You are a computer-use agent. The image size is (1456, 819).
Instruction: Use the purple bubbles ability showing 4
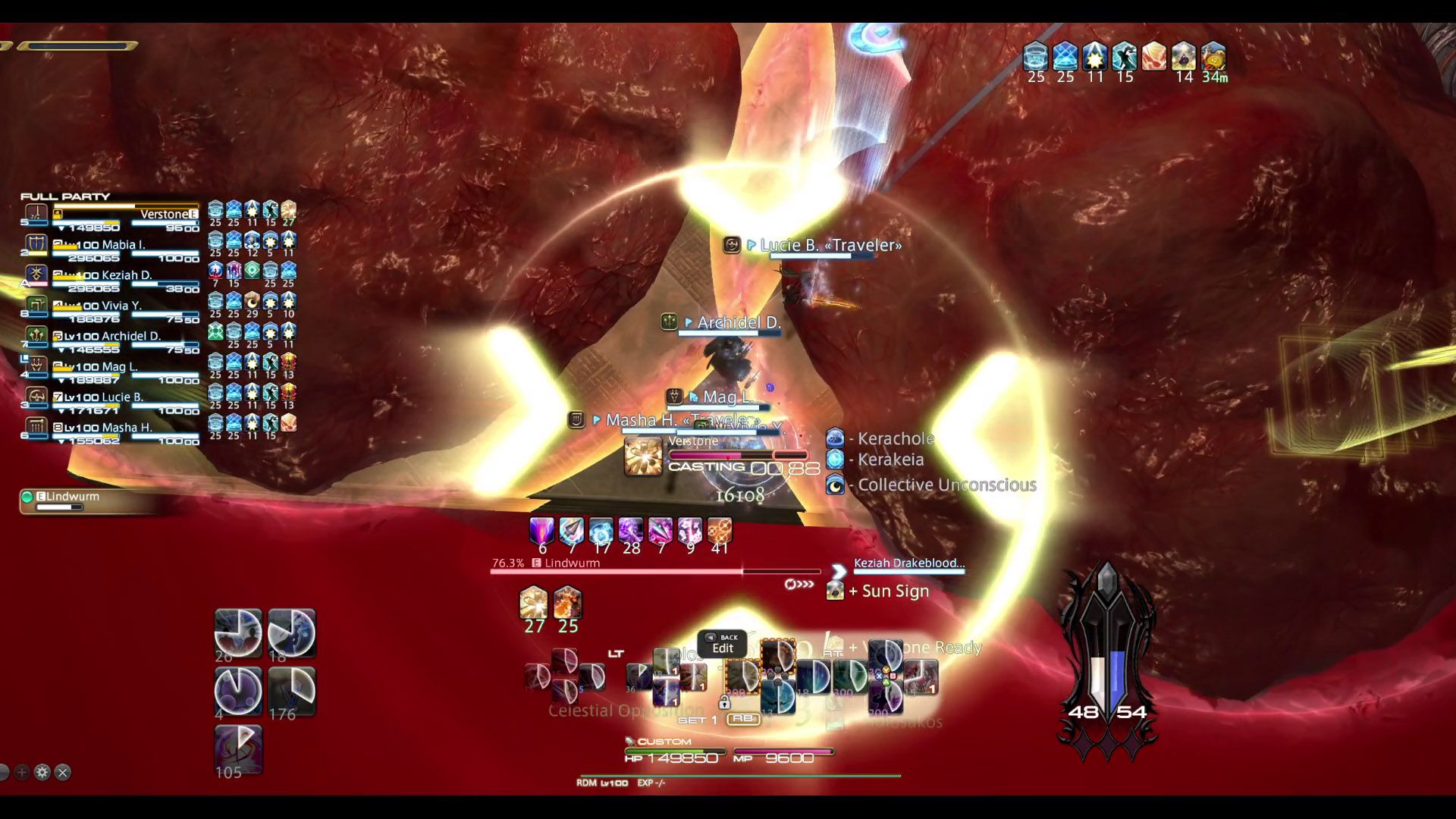click(x=238, y=691)
